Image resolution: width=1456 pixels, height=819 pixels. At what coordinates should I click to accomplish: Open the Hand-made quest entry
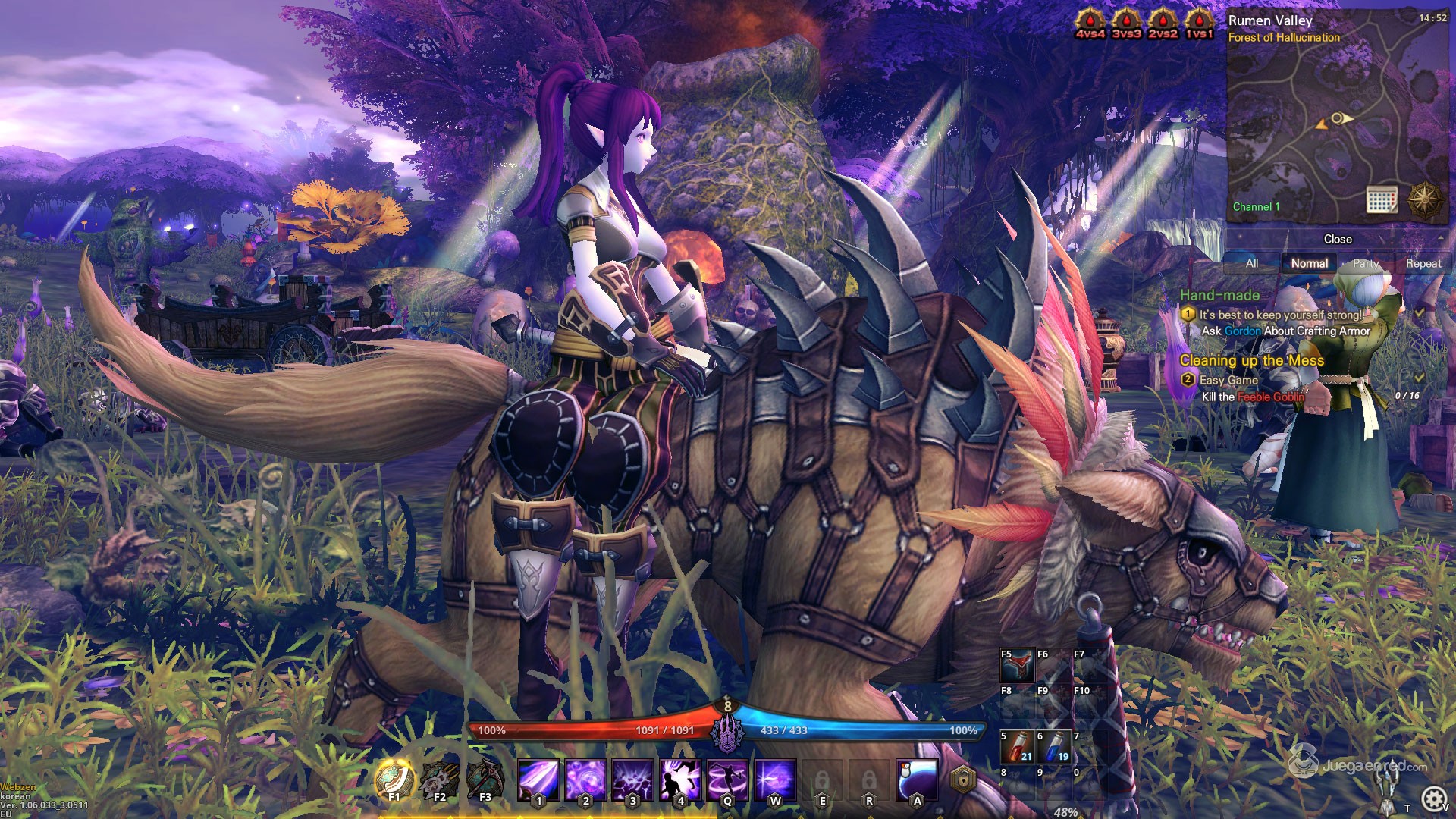[x=1219, y=296]
